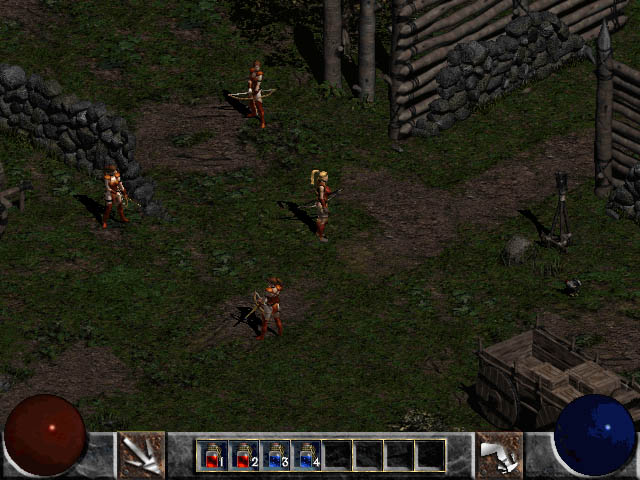Use the blue mana potion in belt slot 3
The image size is (640, 480).
point(275,455)
